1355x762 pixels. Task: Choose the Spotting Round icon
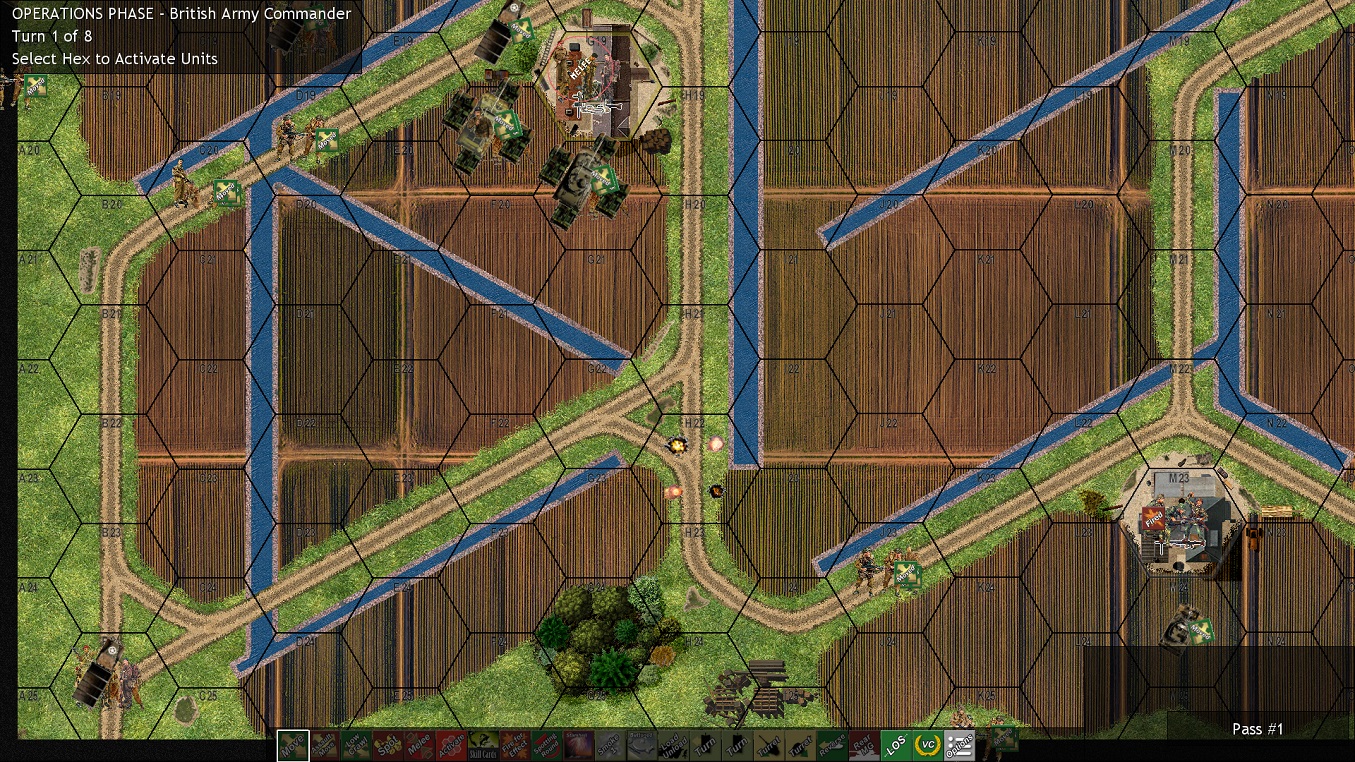[x=546, y=745]
